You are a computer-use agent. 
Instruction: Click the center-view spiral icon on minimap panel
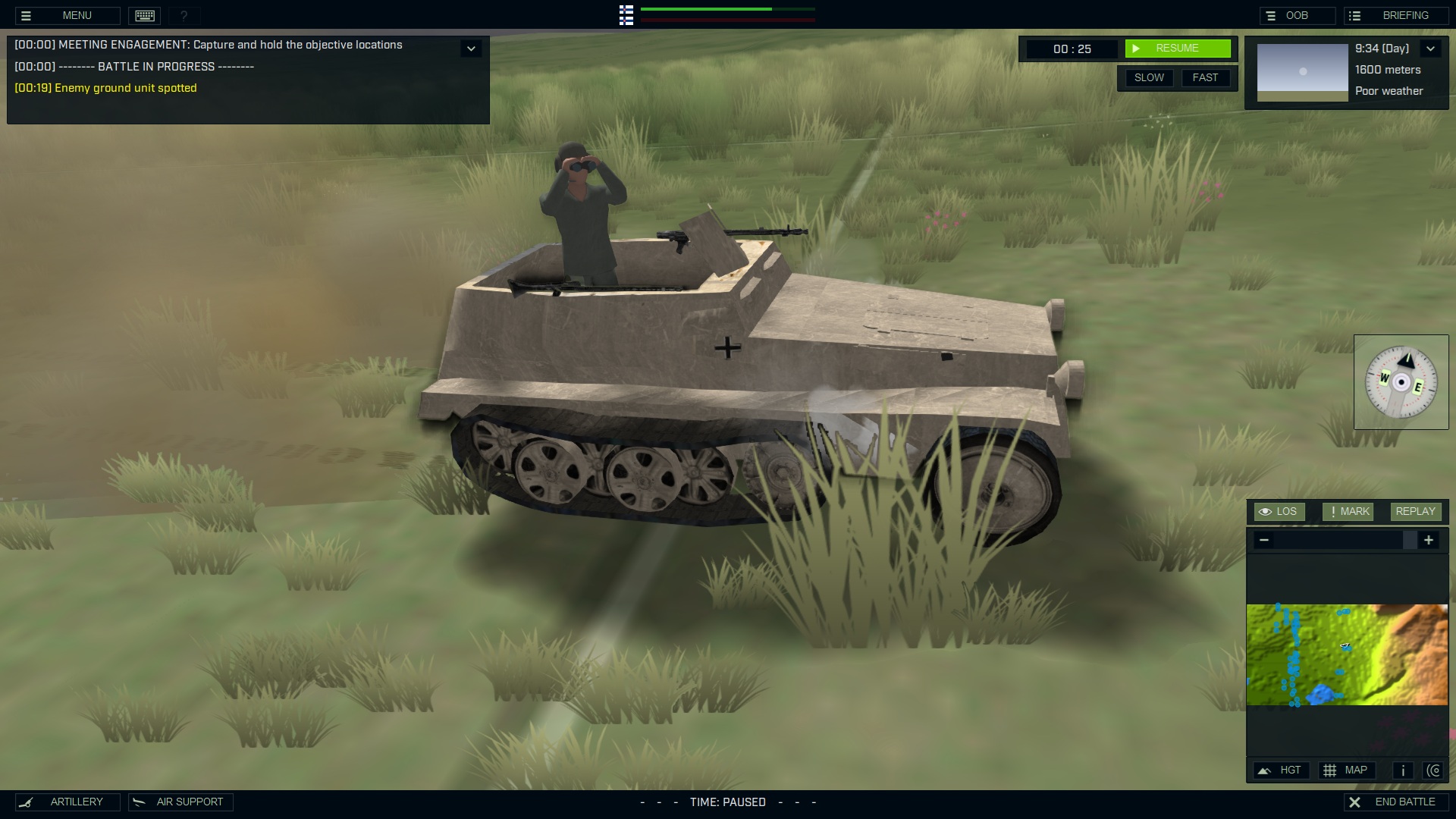[x=1435, y=770]
